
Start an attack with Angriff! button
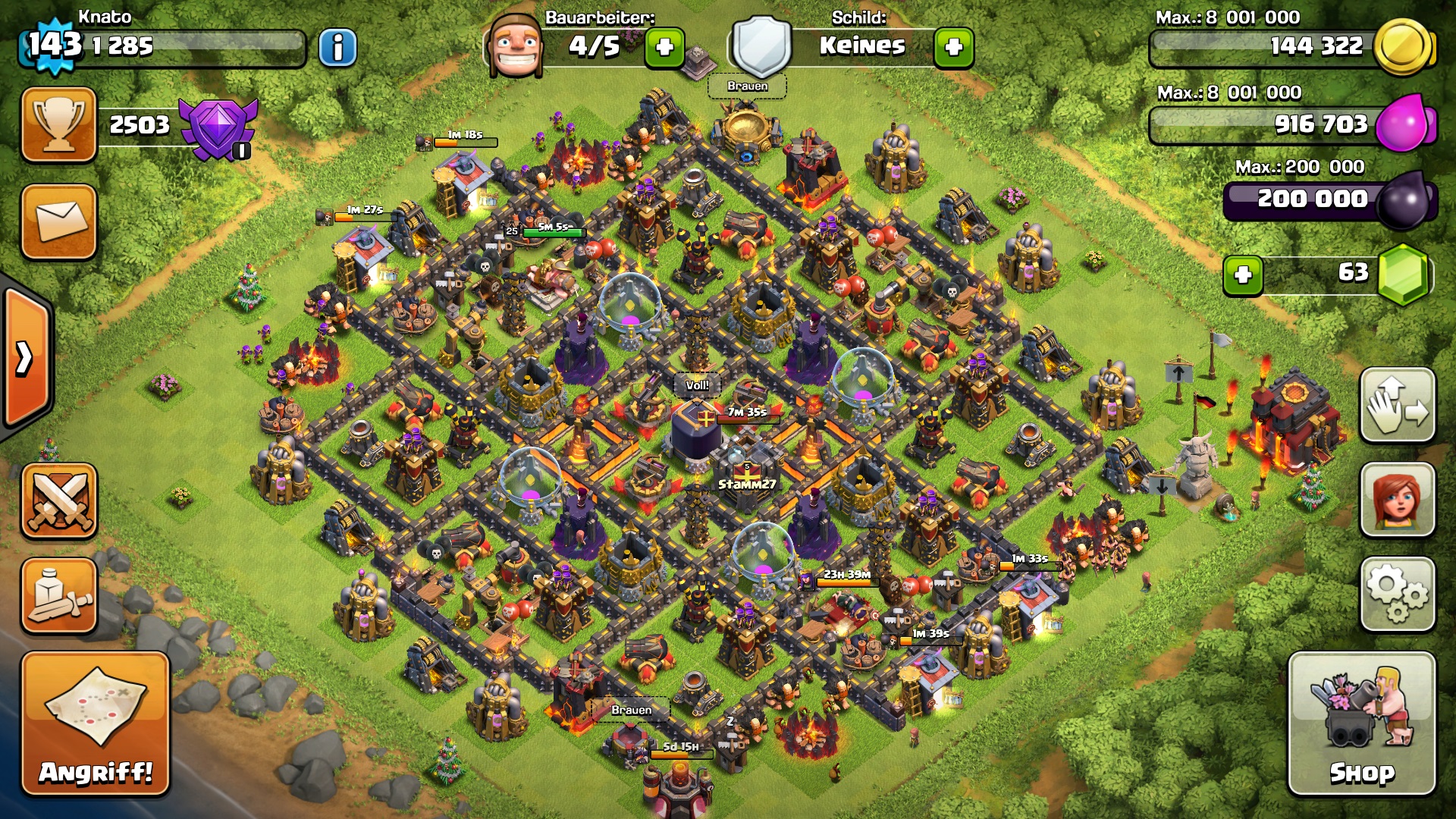tap(96, 723)
